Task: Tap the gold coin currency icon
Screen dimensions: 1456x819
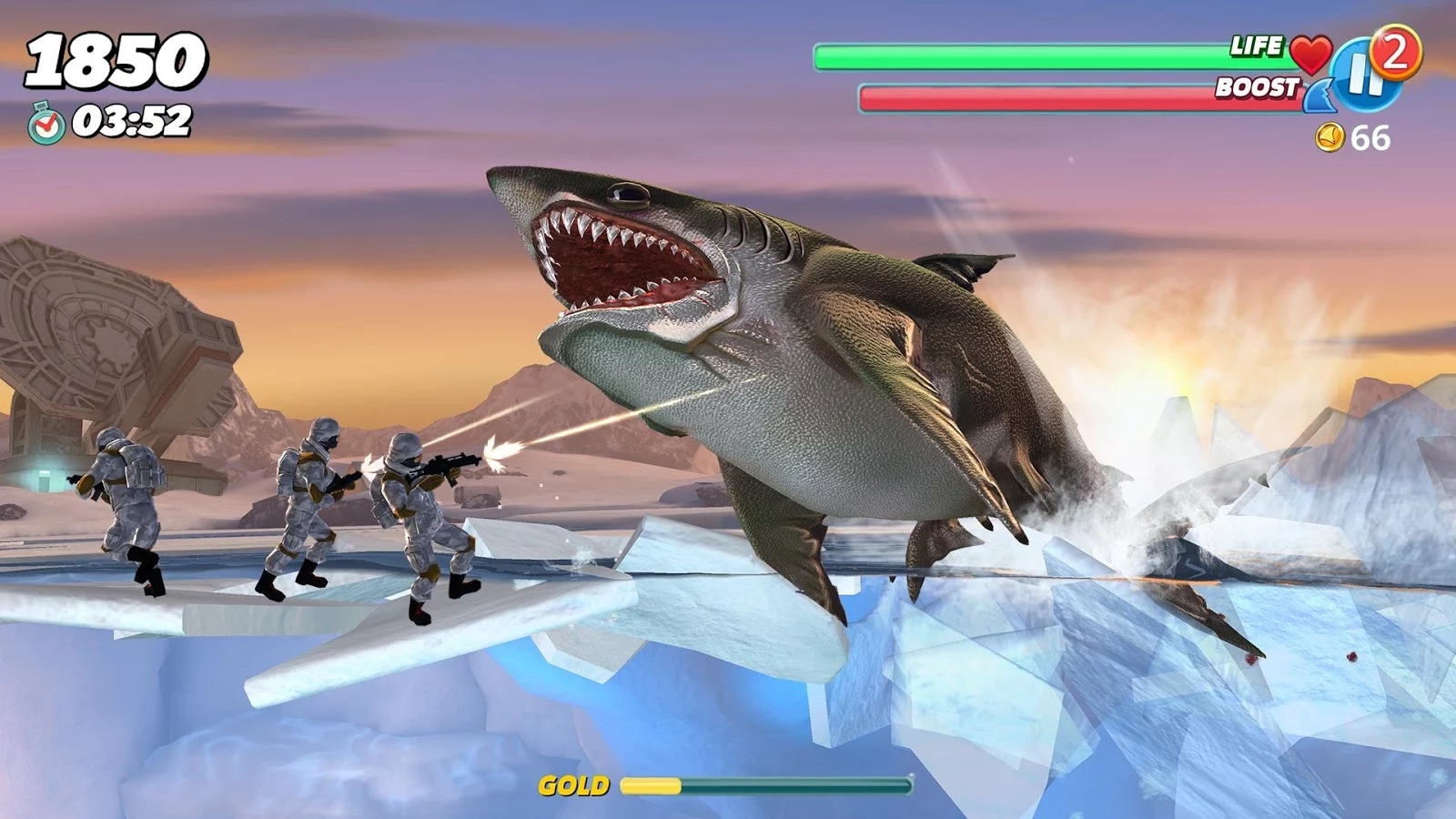Action: coord(1331,137)
